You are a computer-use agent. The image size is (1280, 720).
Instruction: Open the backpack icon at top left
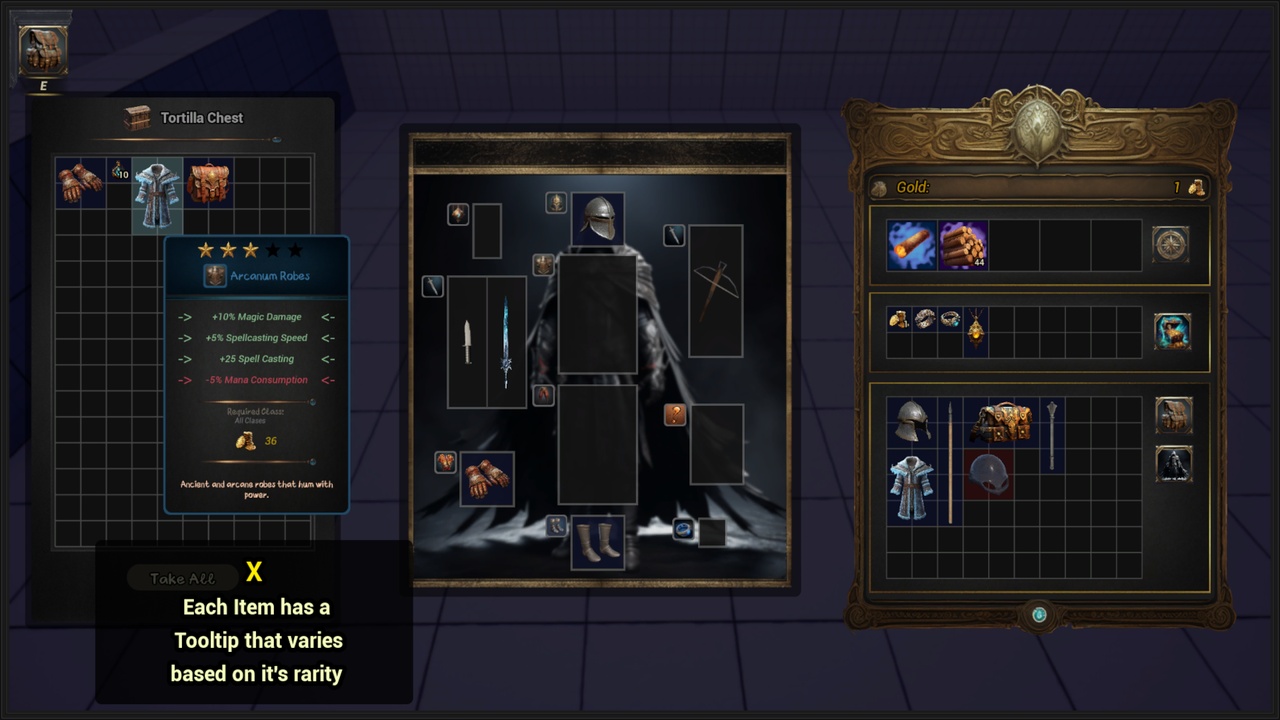click(x=43, y=50)
